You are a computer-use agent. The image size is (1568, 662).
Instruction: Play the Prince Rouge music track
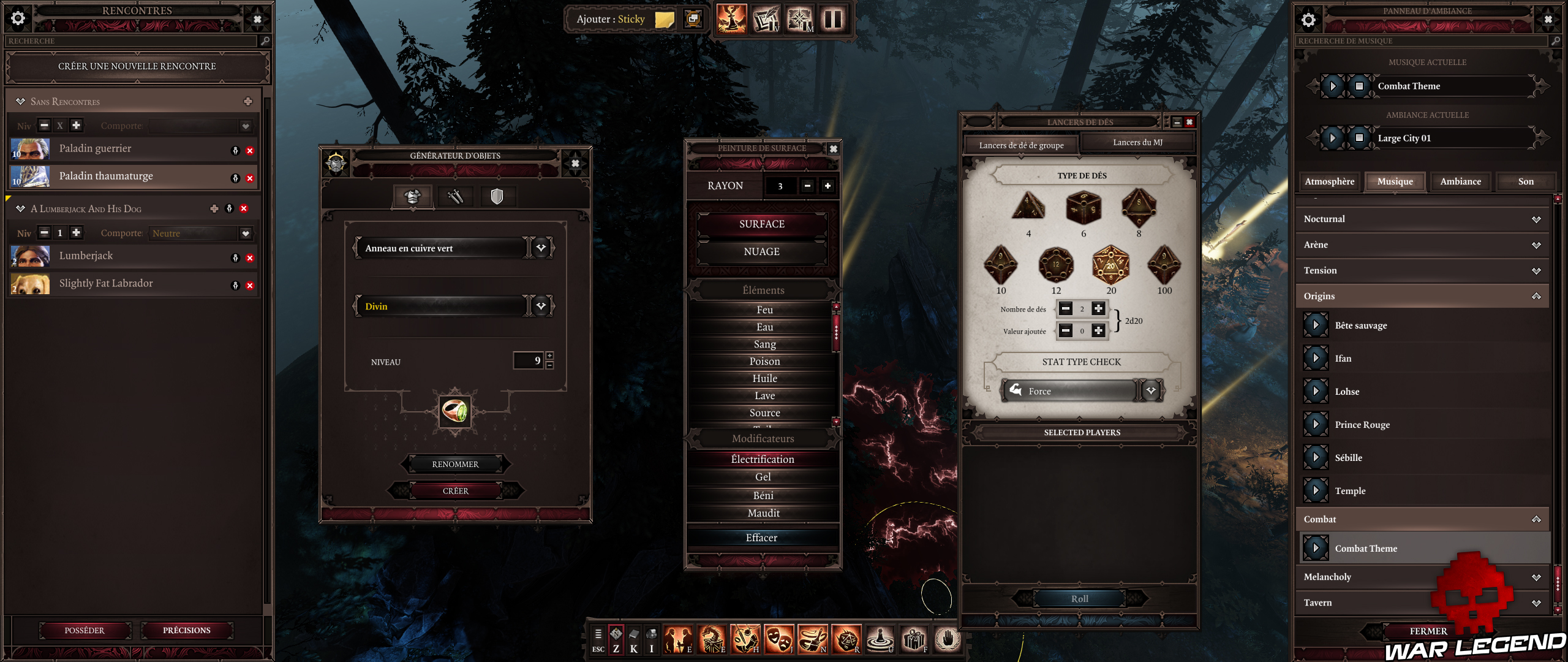(x=1315, y=425)
